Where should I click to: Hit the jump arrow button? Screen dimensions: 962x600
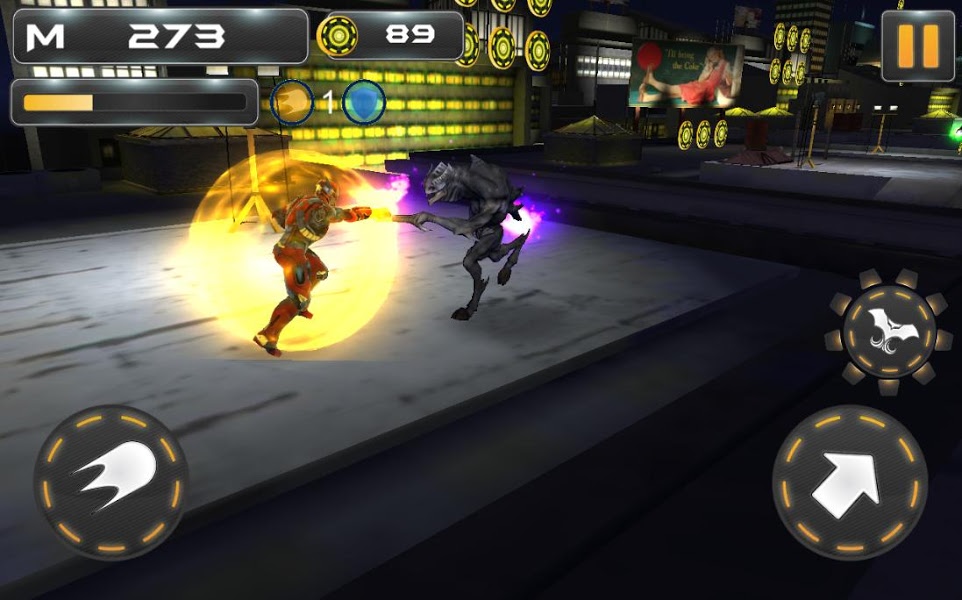coord(848,482)
